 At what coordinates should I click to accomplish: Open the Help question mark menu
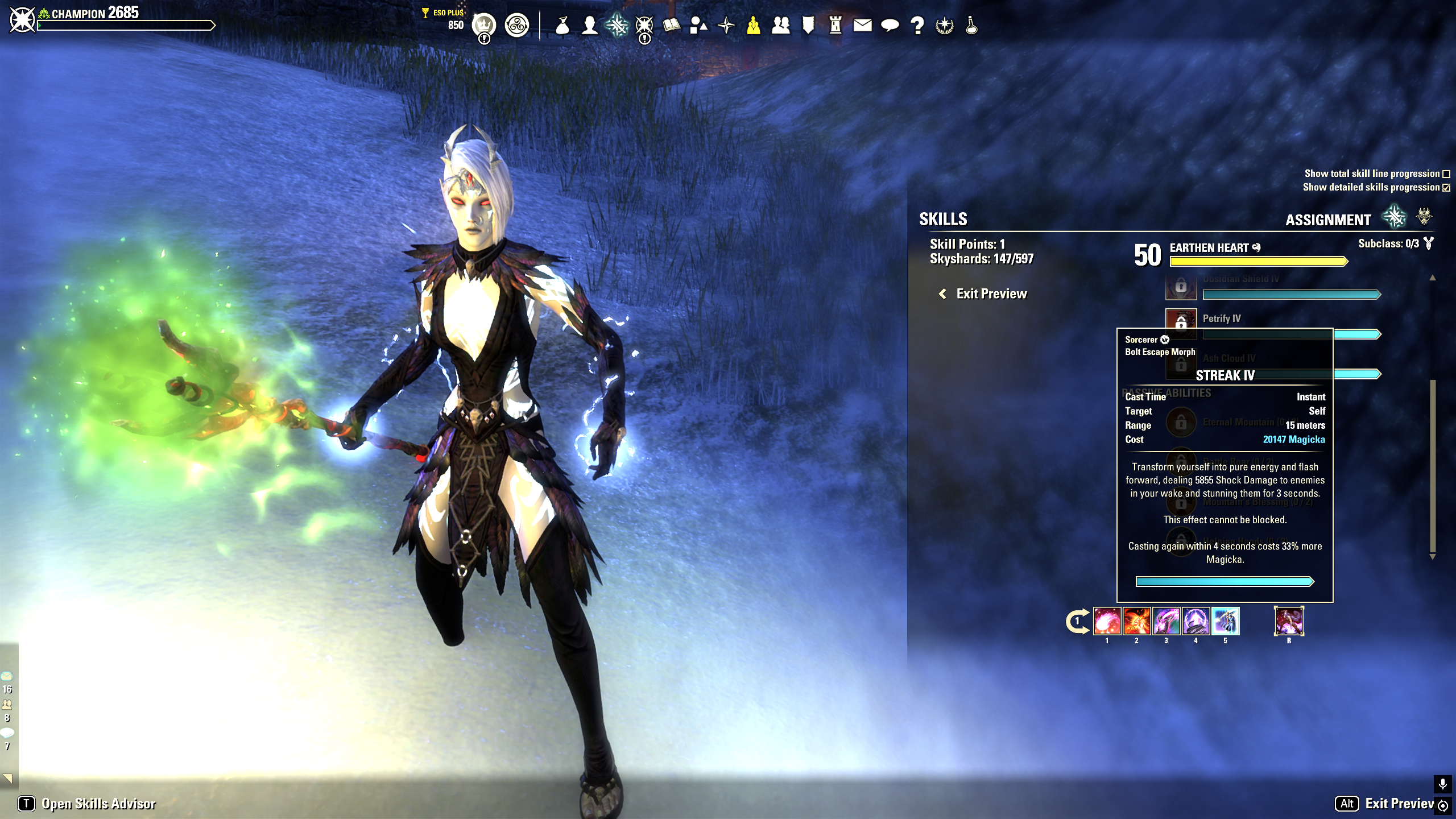point(917,26)
